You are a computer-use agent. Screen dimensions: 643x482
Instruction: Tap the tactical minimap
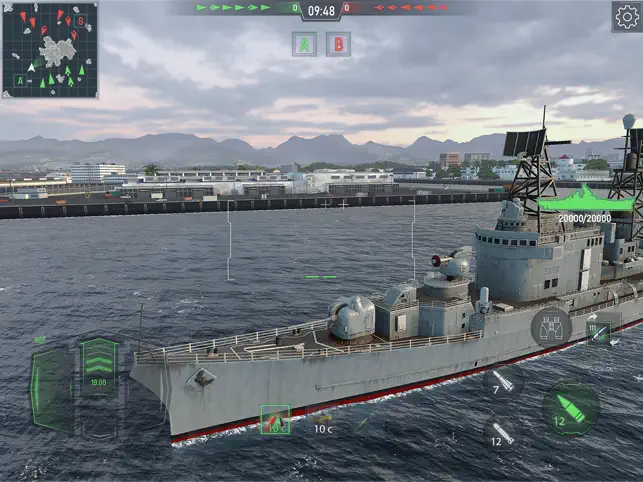(x=50, y=49)
